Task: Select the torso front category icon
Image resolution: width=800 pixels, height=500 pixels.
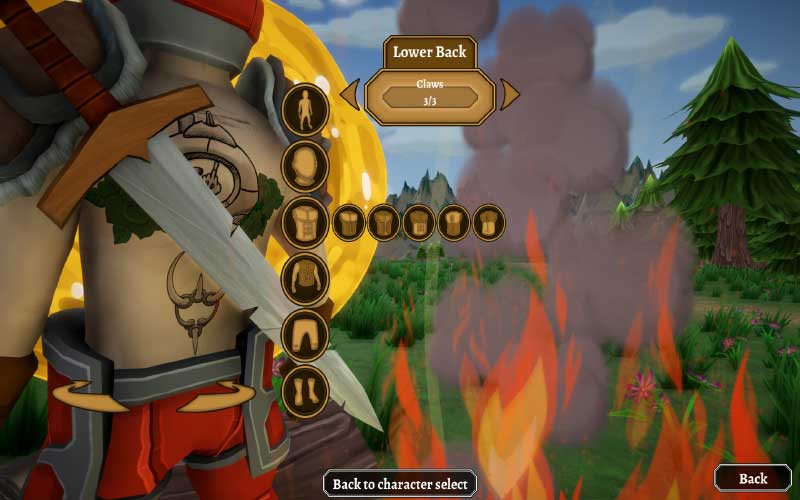Action: [x=306, y=222]
